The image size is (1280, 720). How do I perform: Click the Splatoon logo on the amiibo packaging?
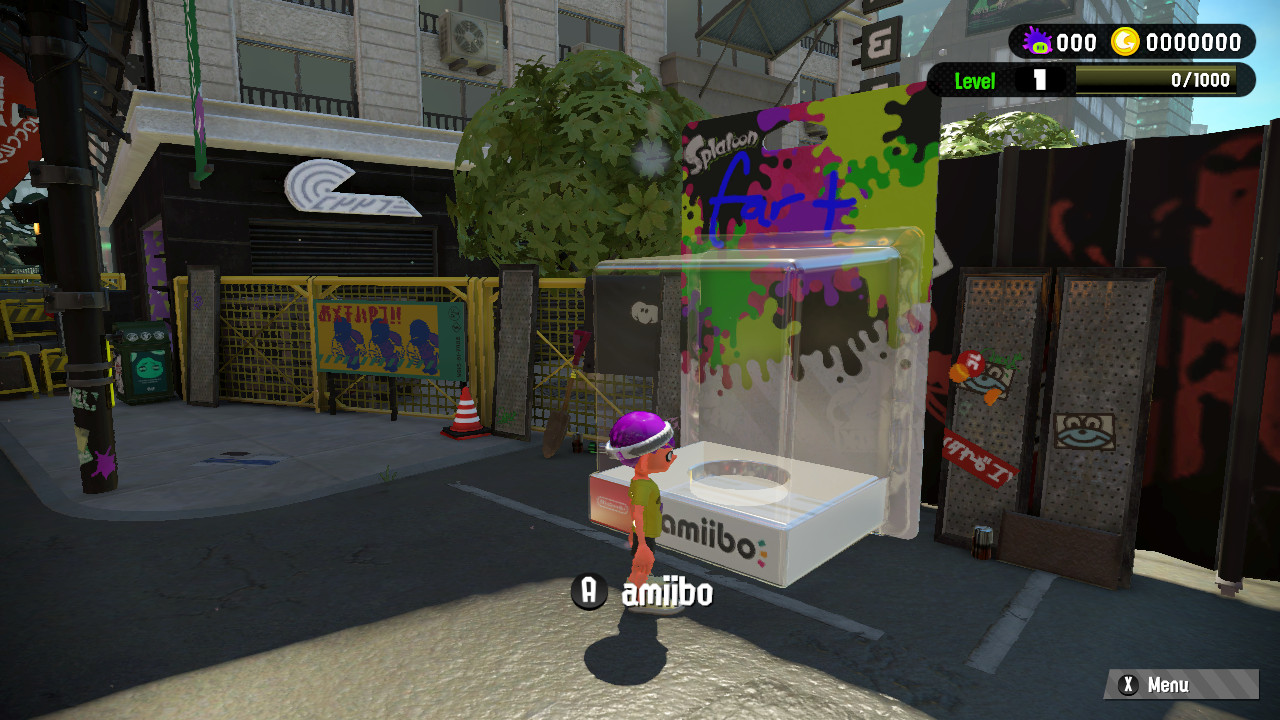[723, 147]
